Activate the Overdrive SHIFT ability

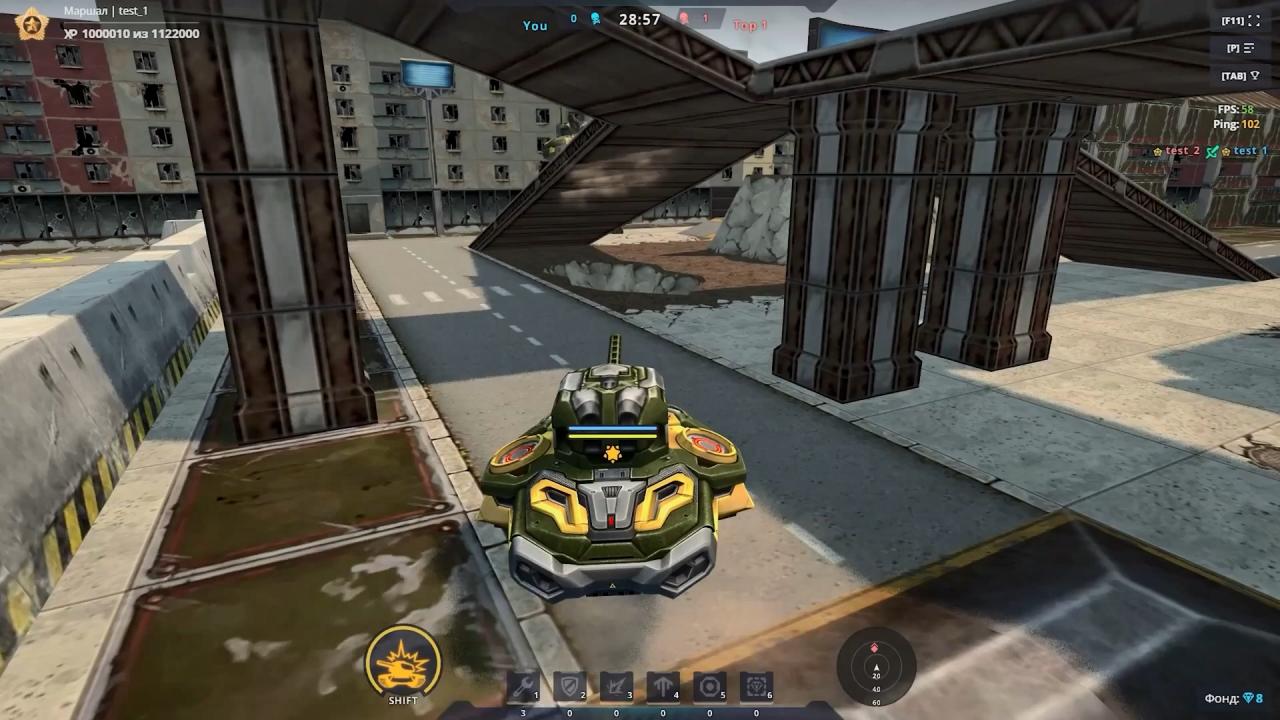401,661
